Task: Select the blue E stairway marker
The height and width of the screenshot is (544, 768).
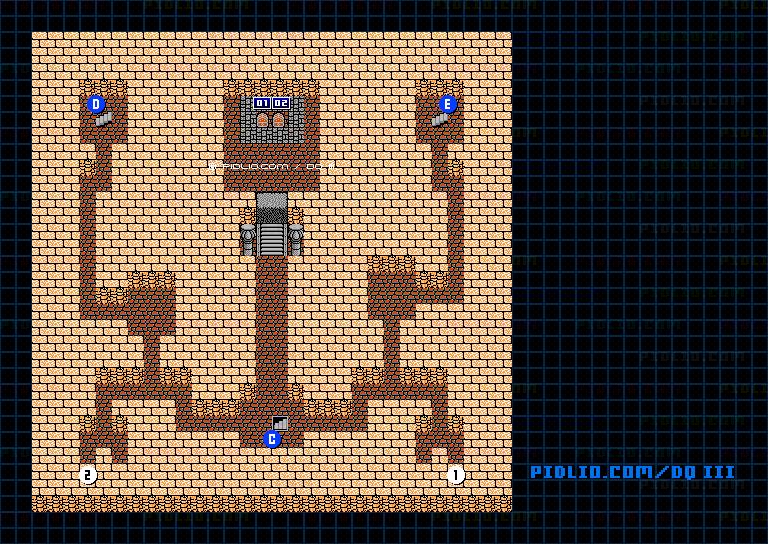Action: point(447,104)
